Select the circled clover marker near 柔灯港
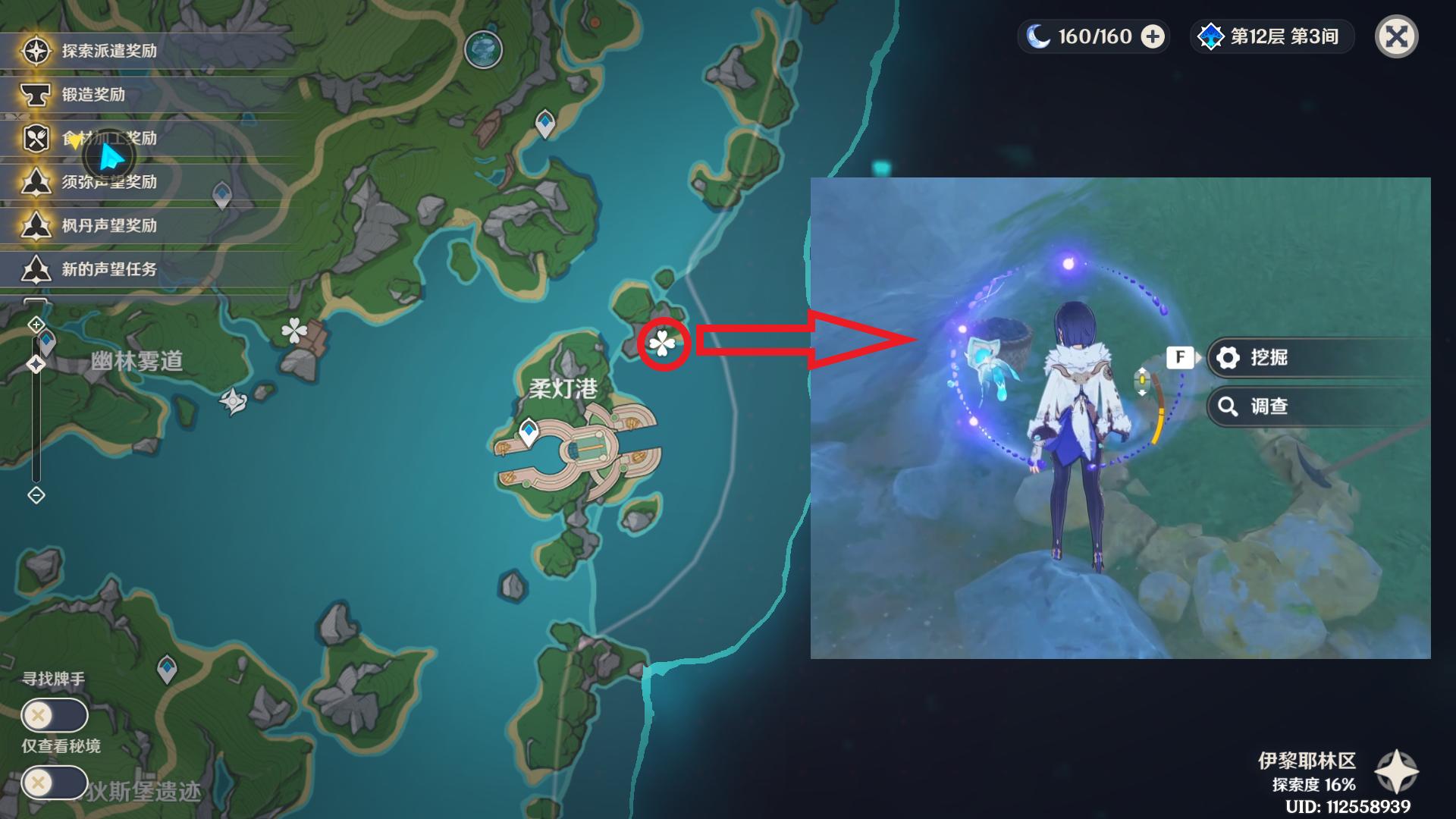 (x=663, y=344)
